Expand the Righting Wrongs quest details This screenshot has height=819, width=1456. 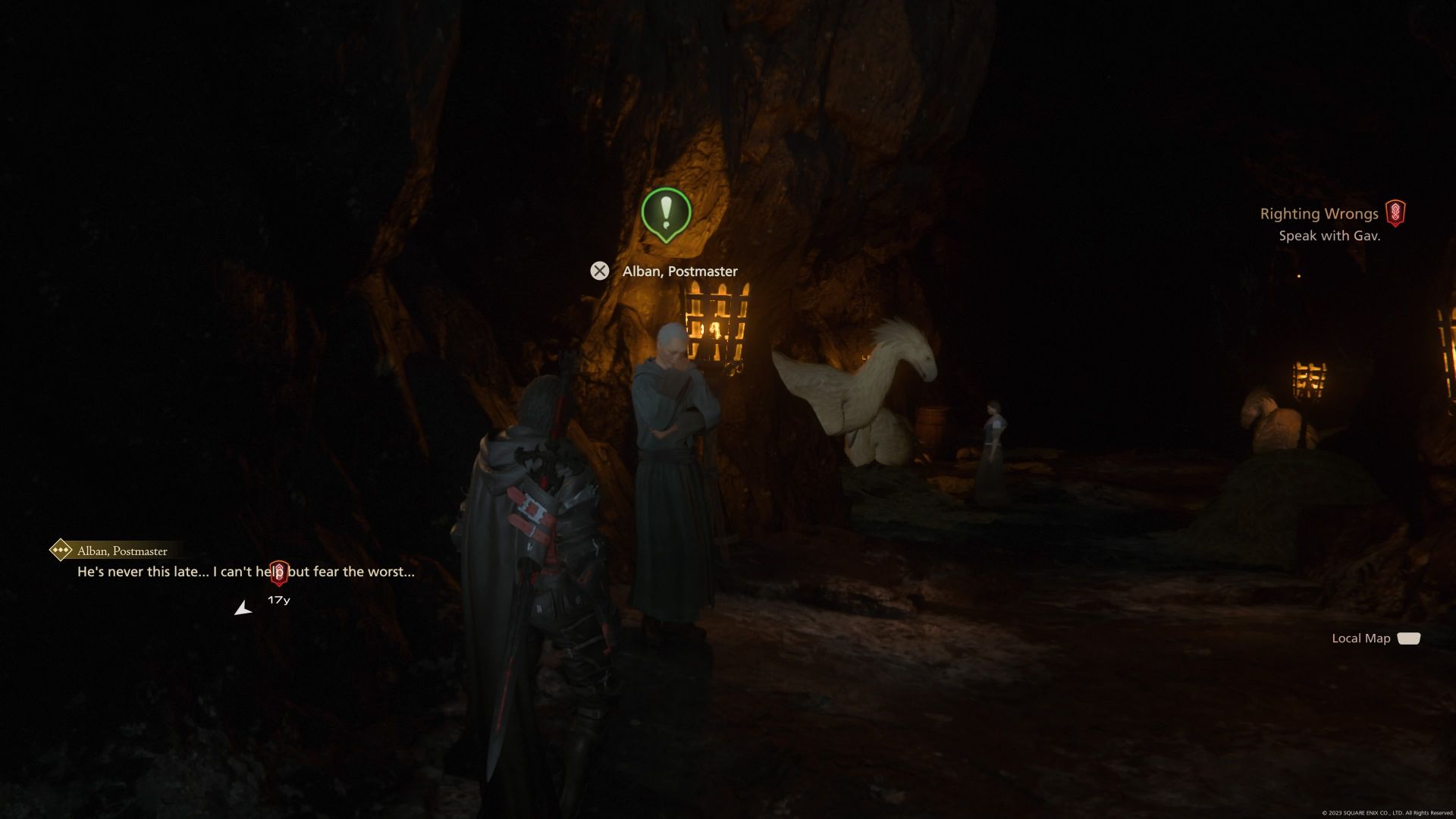point(1319,214)
